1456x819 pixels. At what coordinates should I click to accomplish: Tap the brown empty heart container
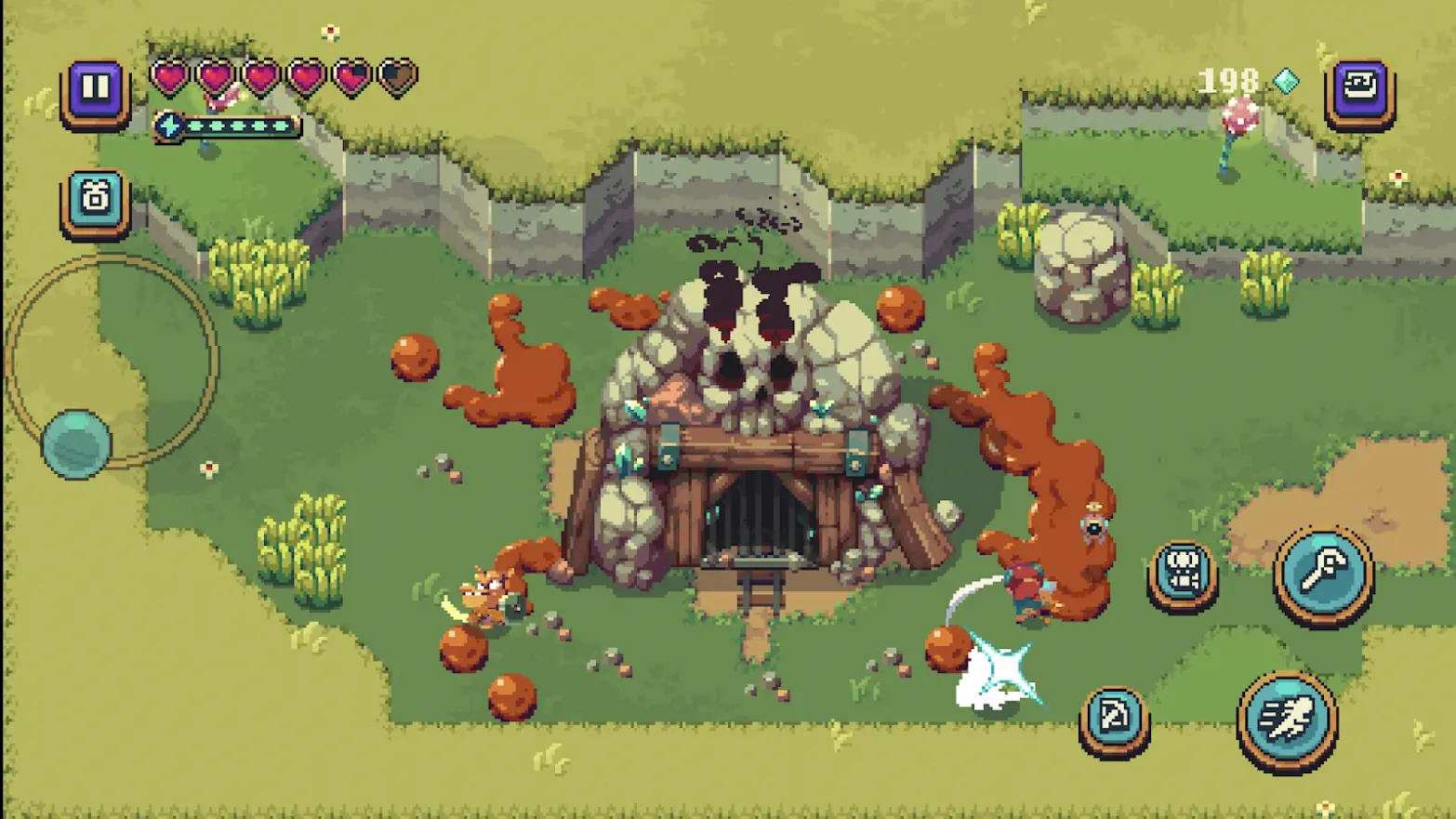click(398, 78)
